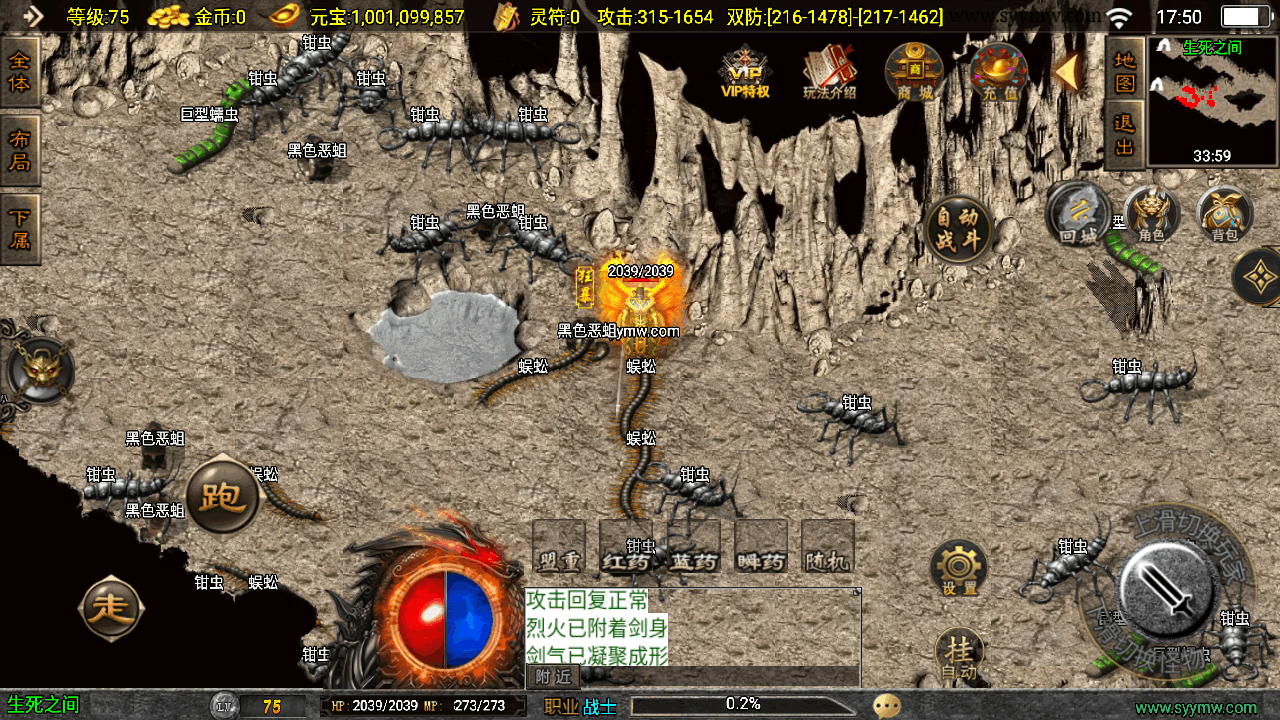
Task: Select the 下属 subordinates tab
Action: click(20, 229)
